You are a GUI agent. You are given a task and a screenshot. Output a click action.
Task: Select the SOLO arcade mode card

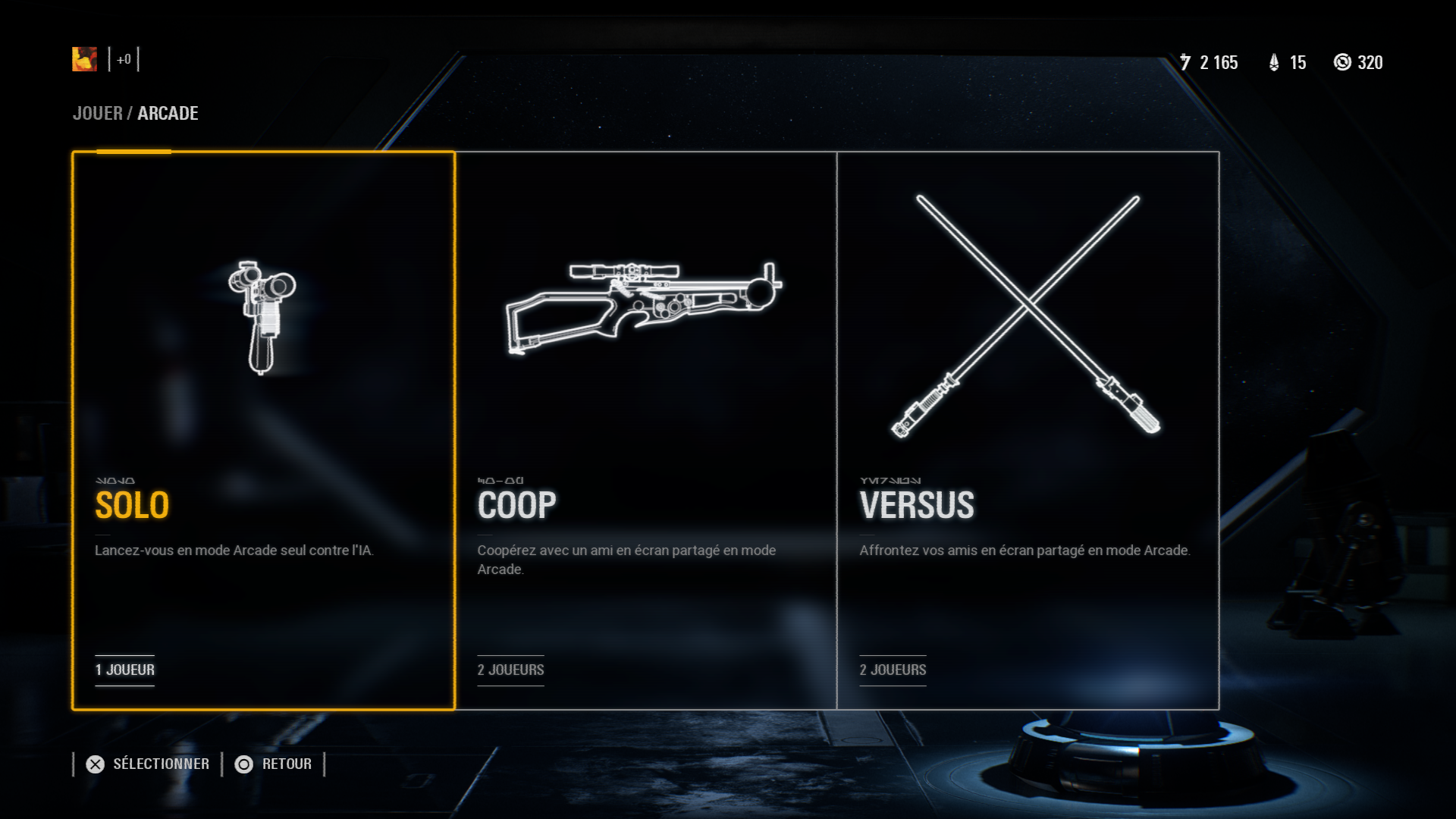[x=263, y=430]
